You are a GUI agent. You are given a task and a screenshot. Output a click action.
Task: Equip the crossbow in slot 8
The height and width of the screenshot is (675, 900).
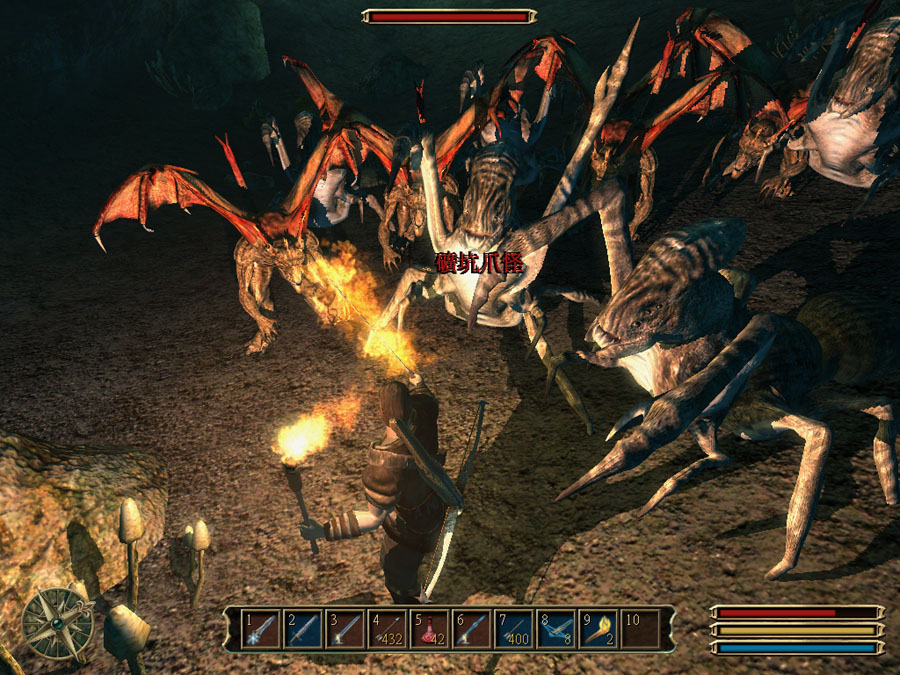click(x=555, y=629)
